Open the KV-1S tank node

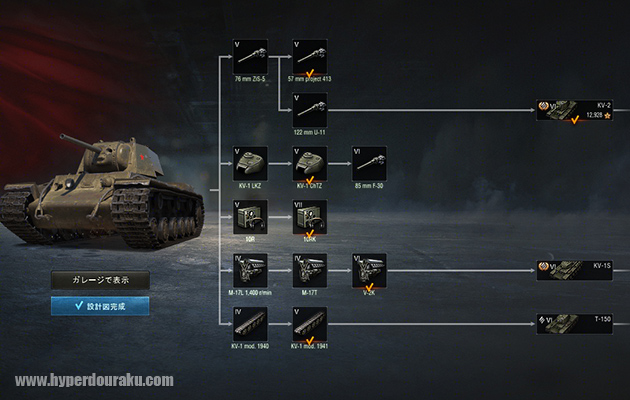pos(573,271)
